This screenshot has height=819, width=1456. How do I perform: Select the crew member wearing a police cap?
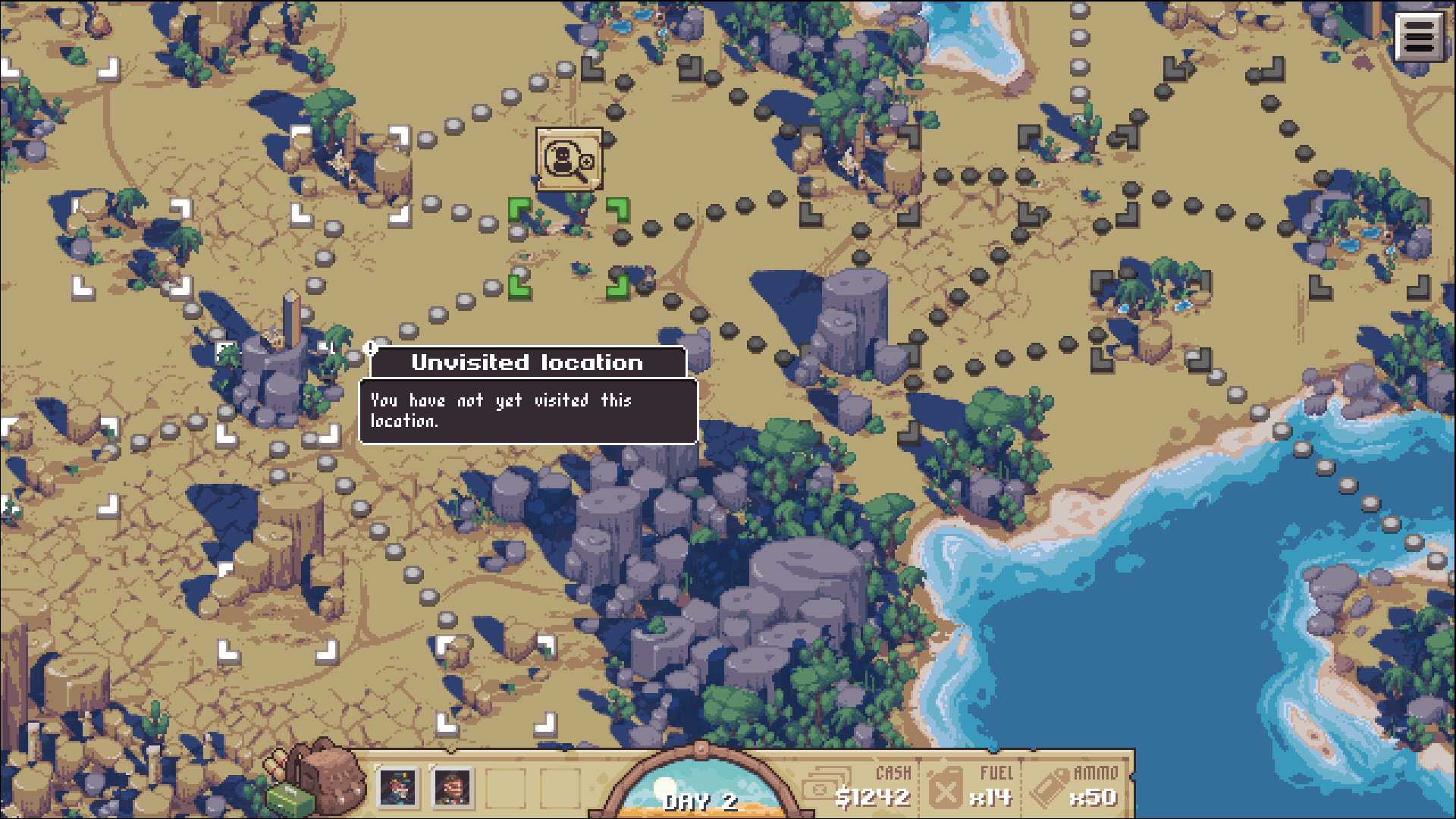pyautogui.click(x=398, y=787)
